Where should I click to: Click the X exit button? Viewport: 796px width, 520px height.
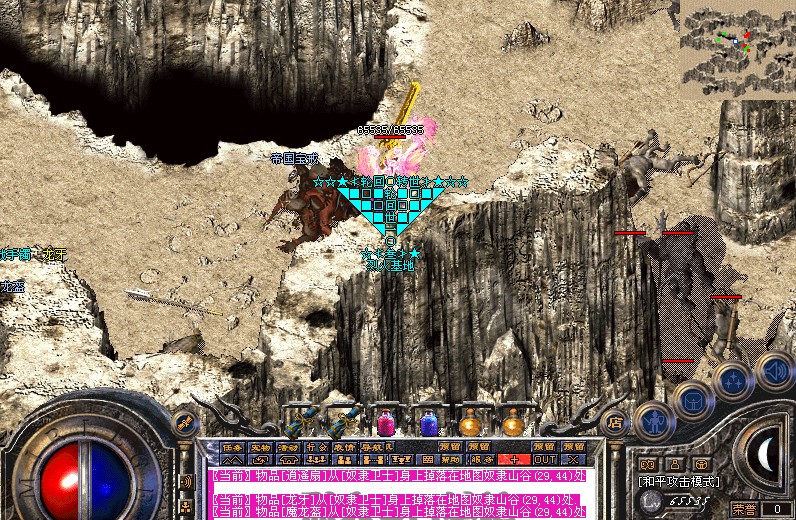point(573,460)
